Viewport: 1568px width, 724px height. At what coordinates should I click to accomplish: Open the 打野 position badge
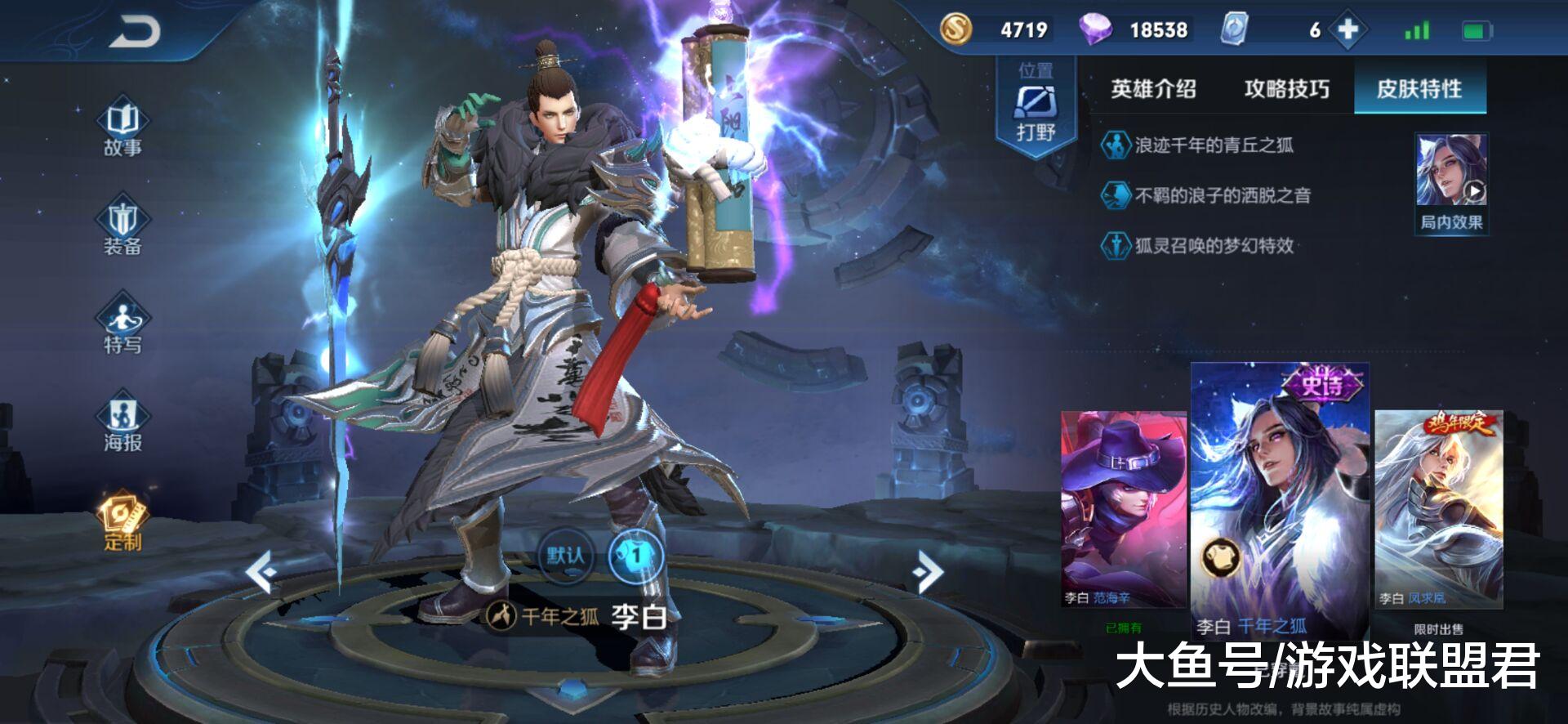click(1036, 106)
